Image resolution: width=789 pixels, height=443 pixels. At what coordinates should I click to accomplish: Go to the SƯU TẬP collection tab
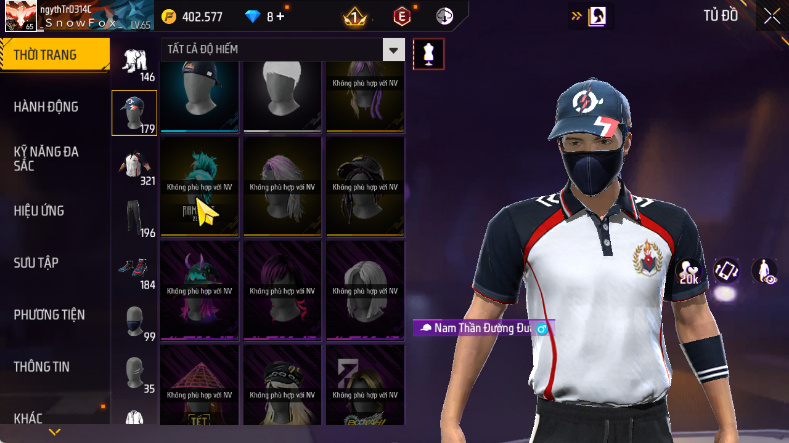point(36,263)
